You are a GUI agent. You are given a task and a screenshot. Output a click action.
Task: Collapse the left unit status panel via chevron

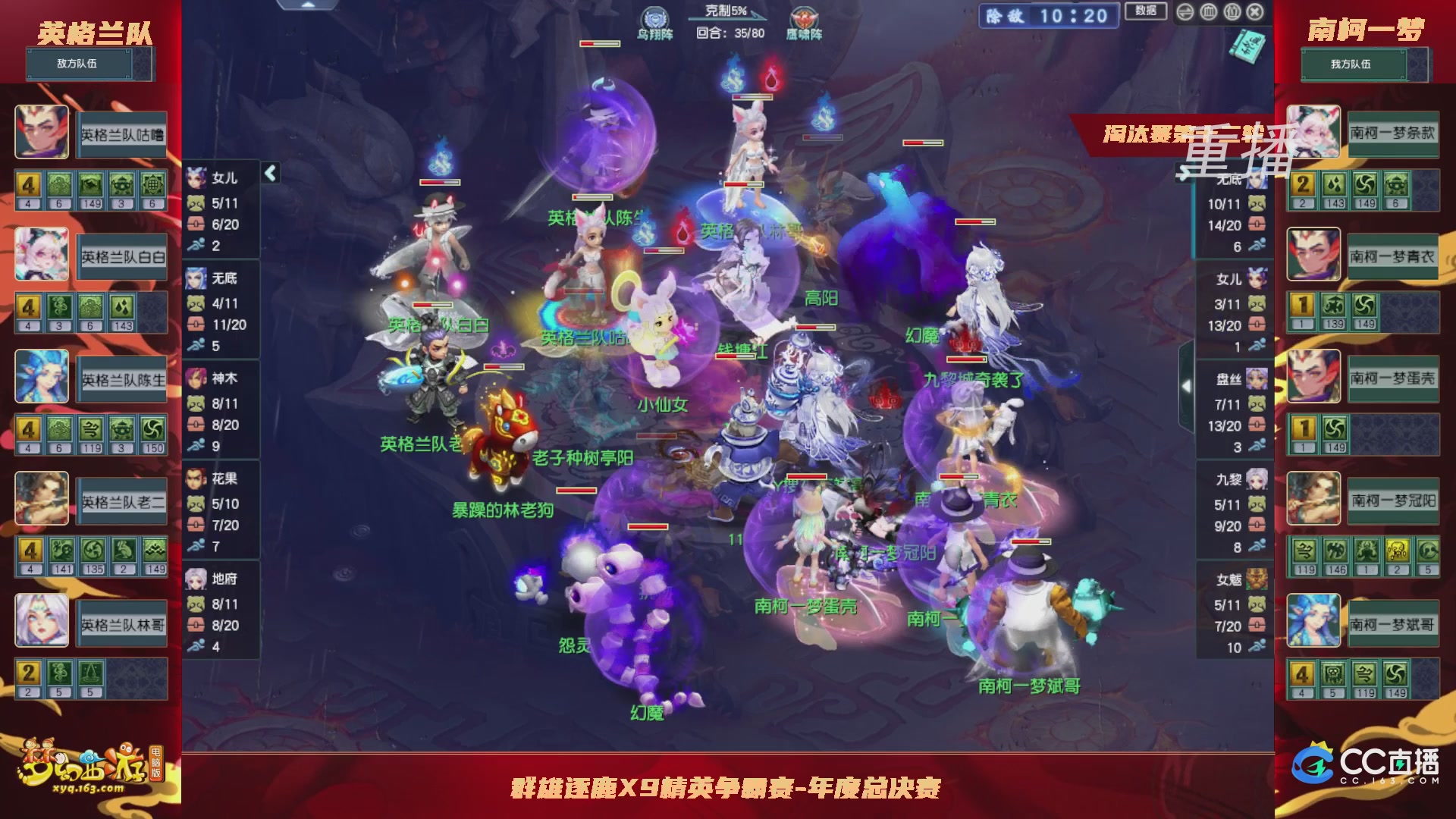click(269, 173)
